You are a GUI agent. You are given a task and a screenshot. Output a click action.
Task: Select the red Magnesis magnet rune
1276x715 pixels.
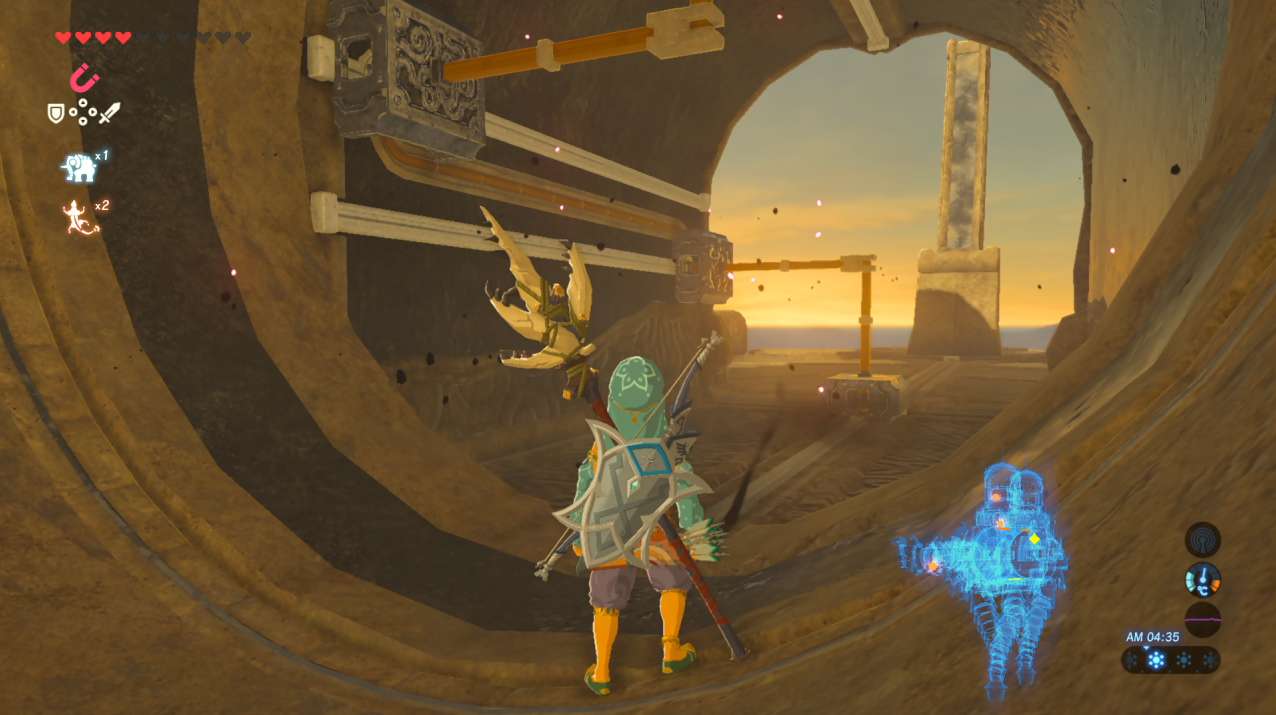[84, 76]
